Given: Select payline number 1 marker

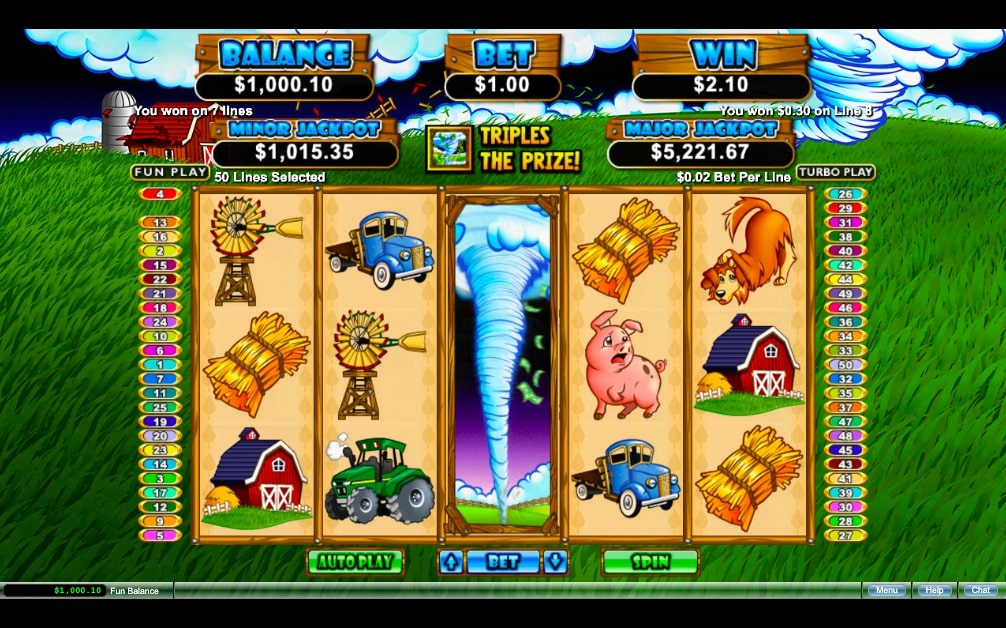Looking at the screenshot, I should (x=160, y=365).
